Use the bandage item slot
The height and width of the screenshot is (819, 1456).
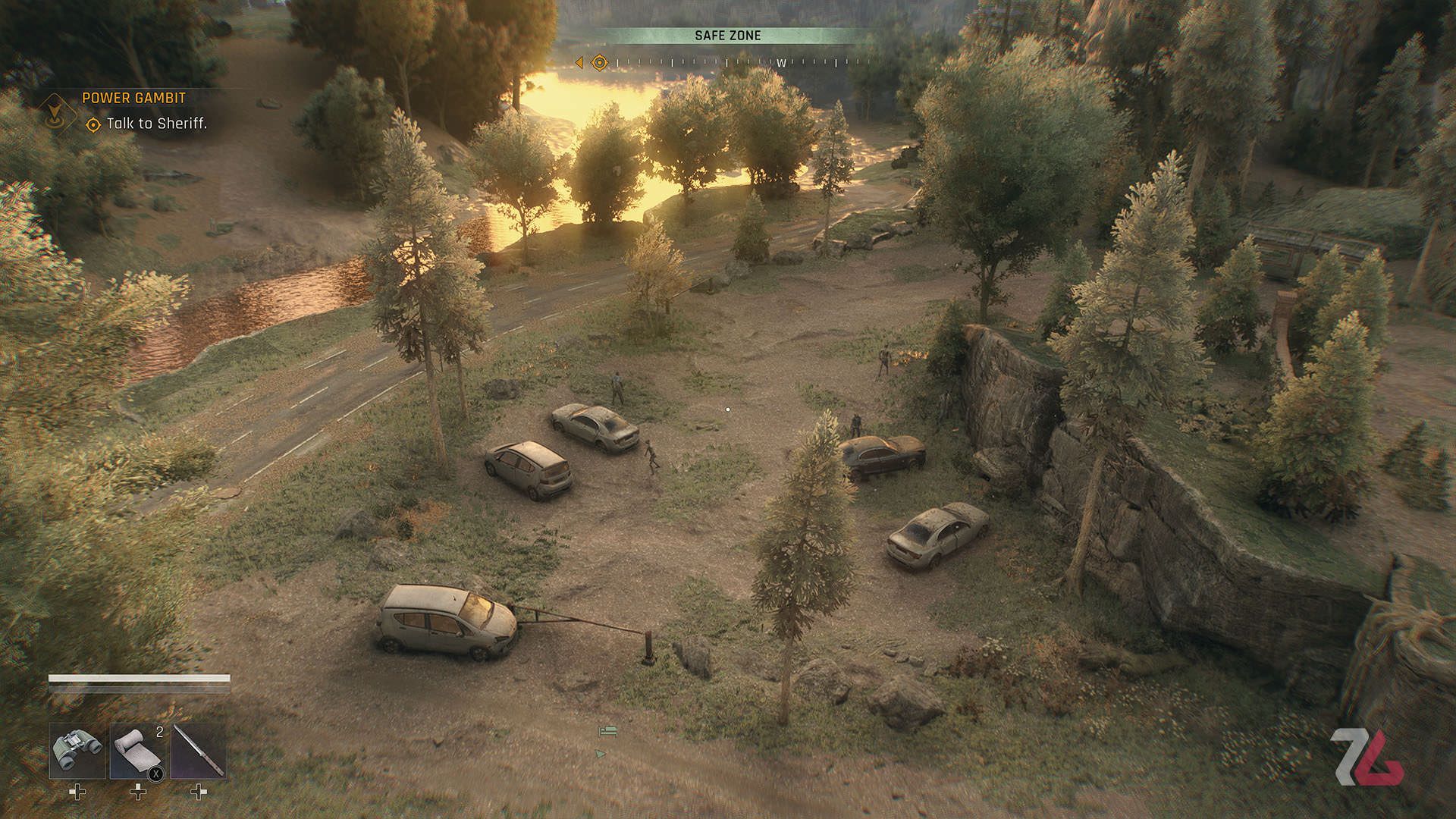point(137,751)
